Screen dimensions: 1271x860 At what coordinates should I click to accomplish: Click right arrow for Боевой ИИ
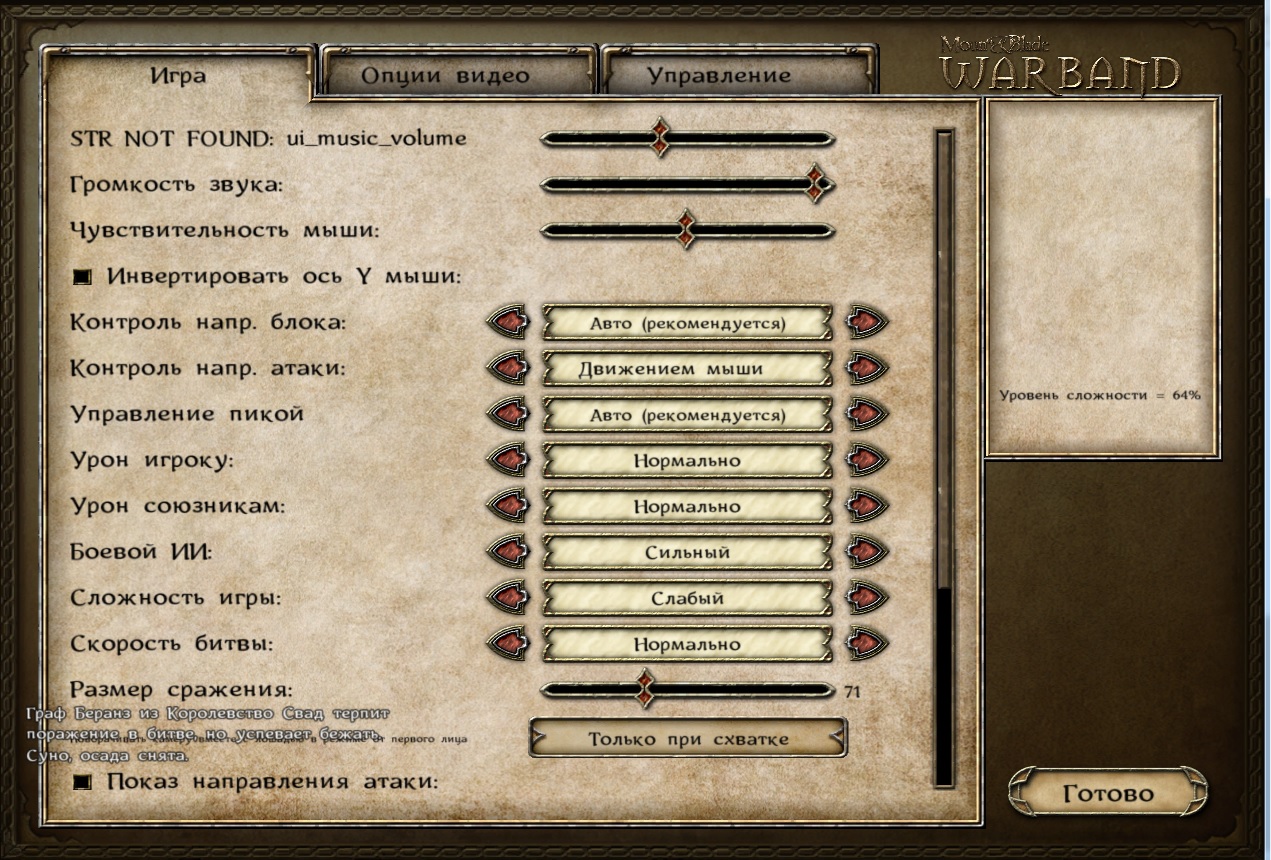tap(865, 552)
